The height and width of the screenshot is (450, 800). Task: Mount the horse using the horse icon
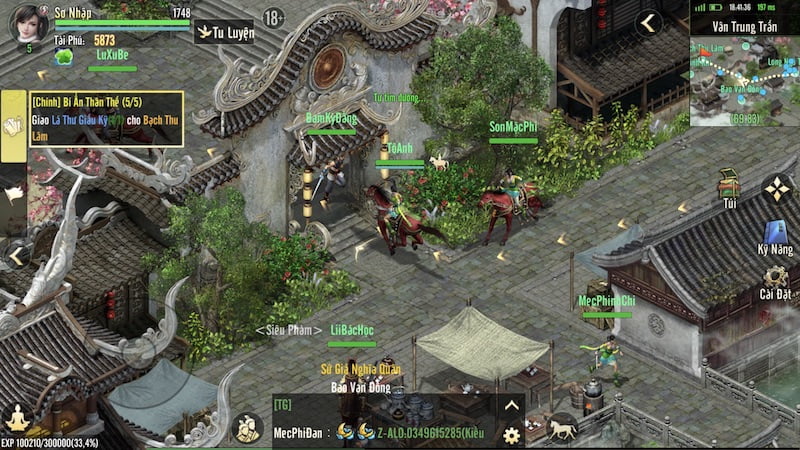pyautogui.click(x=561, y=428)
